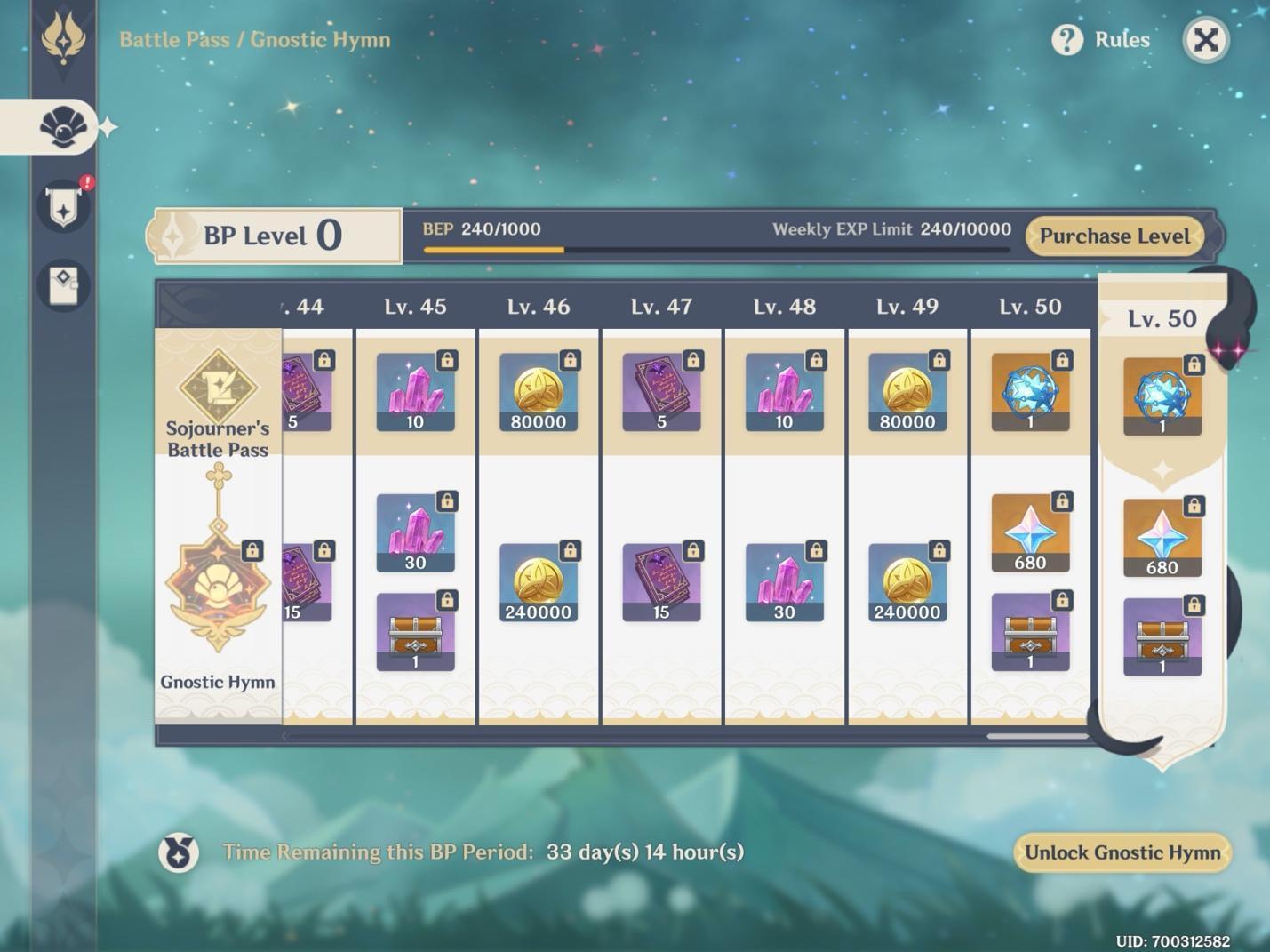
Task: Select Lv. 45 free reward of 10 crystals
Action: (415, 392)
